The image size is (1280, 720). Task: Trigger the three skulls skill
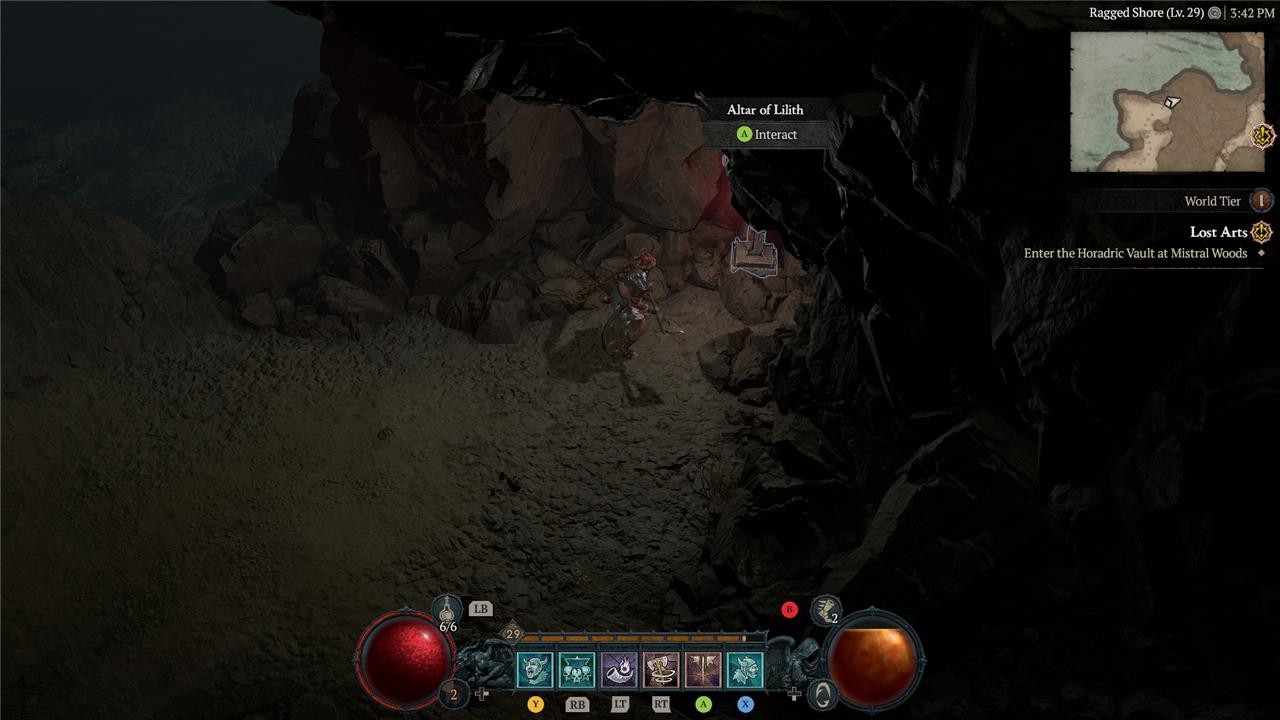(577, 669)
